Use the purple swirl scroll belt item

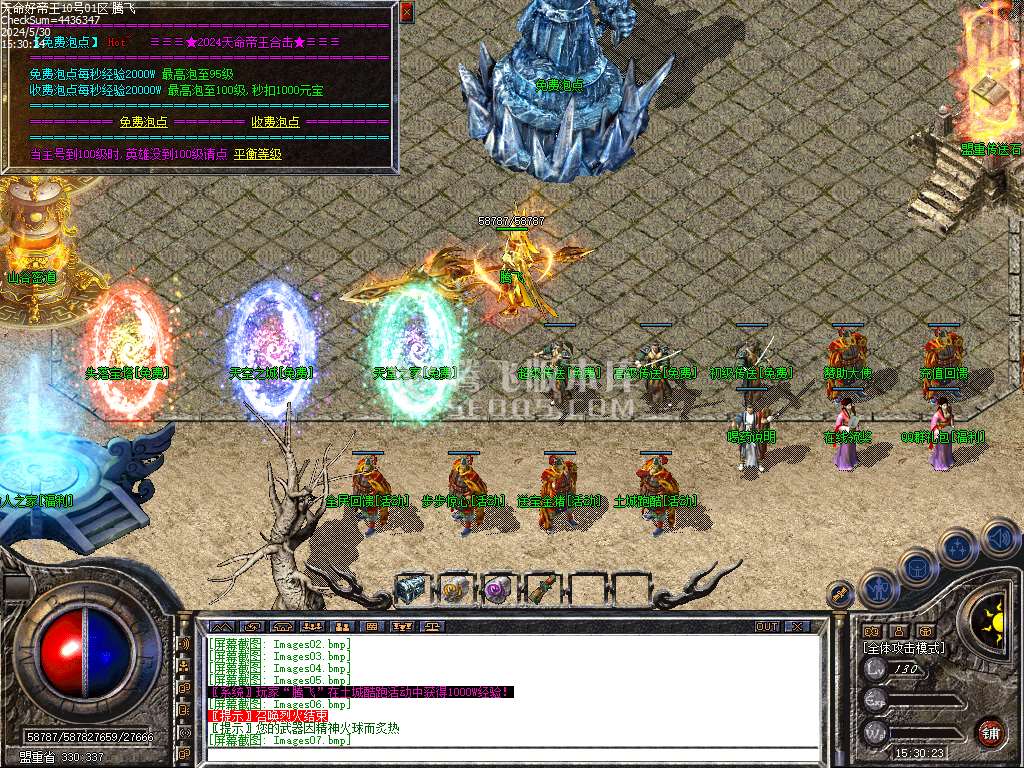pyautogui.click(x=497, y=589)
